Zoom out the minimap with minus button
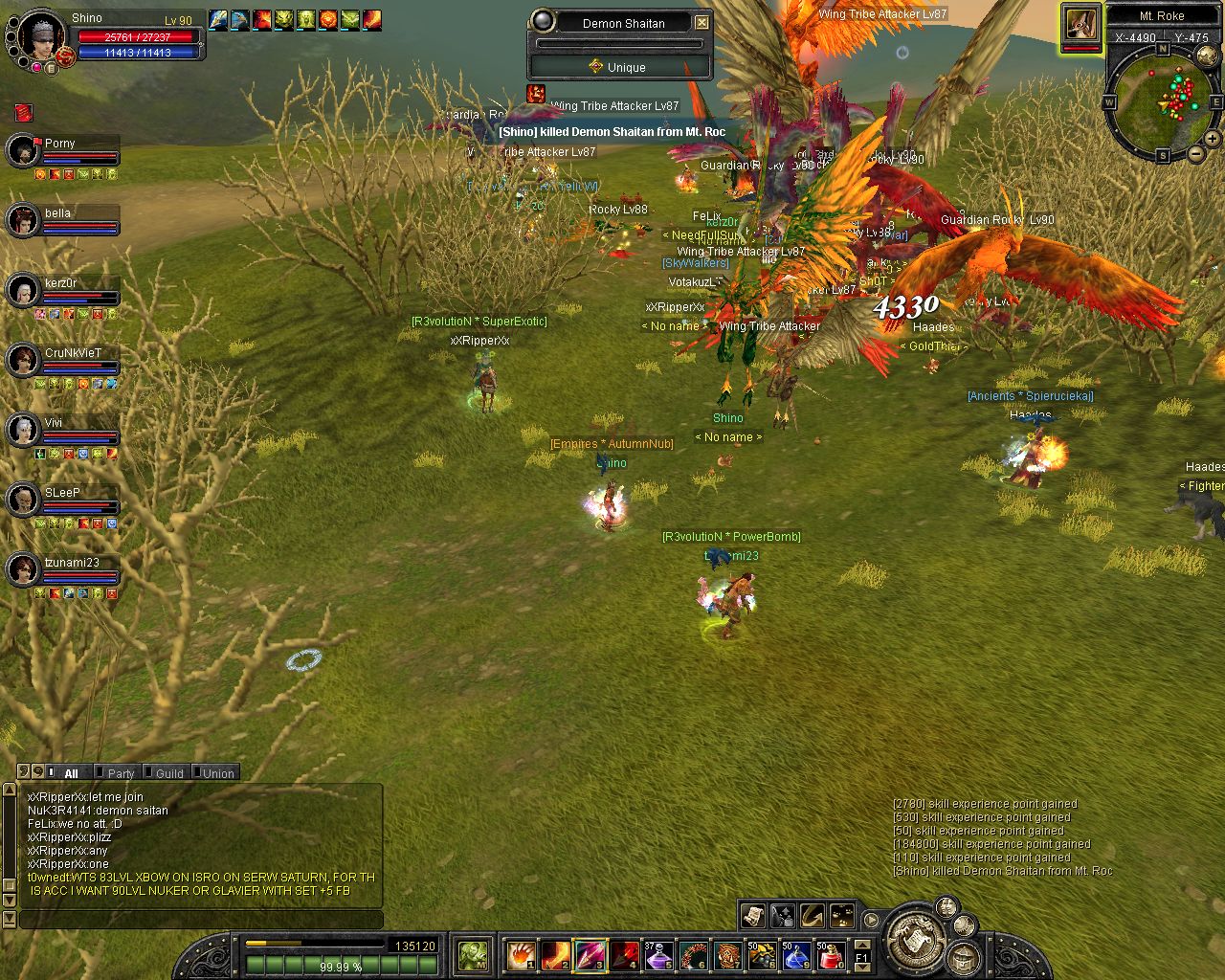This screenshot has height=980, width=1225. (x=1196, y=153)
